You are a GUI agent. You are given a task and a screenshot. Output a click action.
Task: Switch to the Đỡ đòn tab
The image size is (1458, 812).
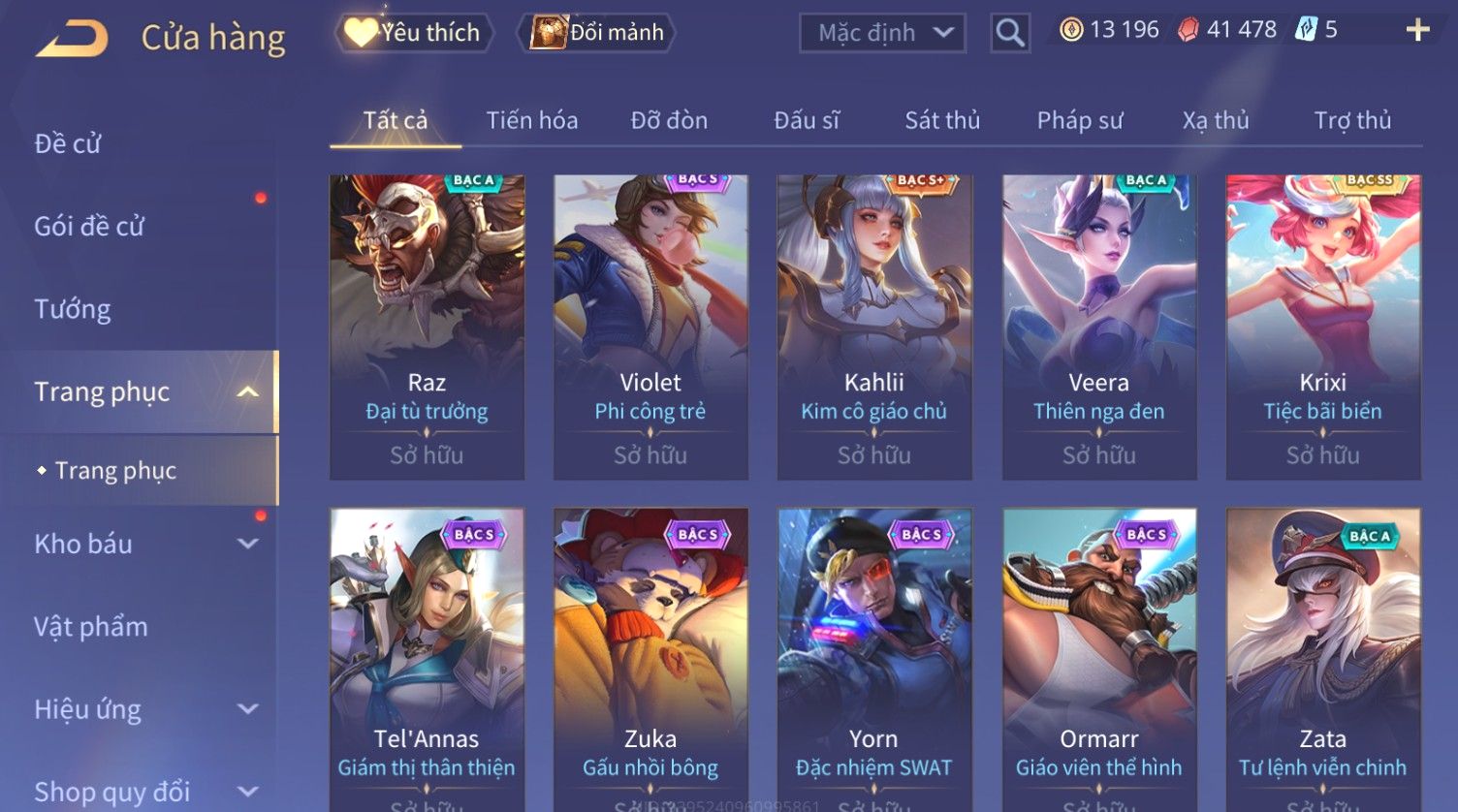tap(669, 120)
